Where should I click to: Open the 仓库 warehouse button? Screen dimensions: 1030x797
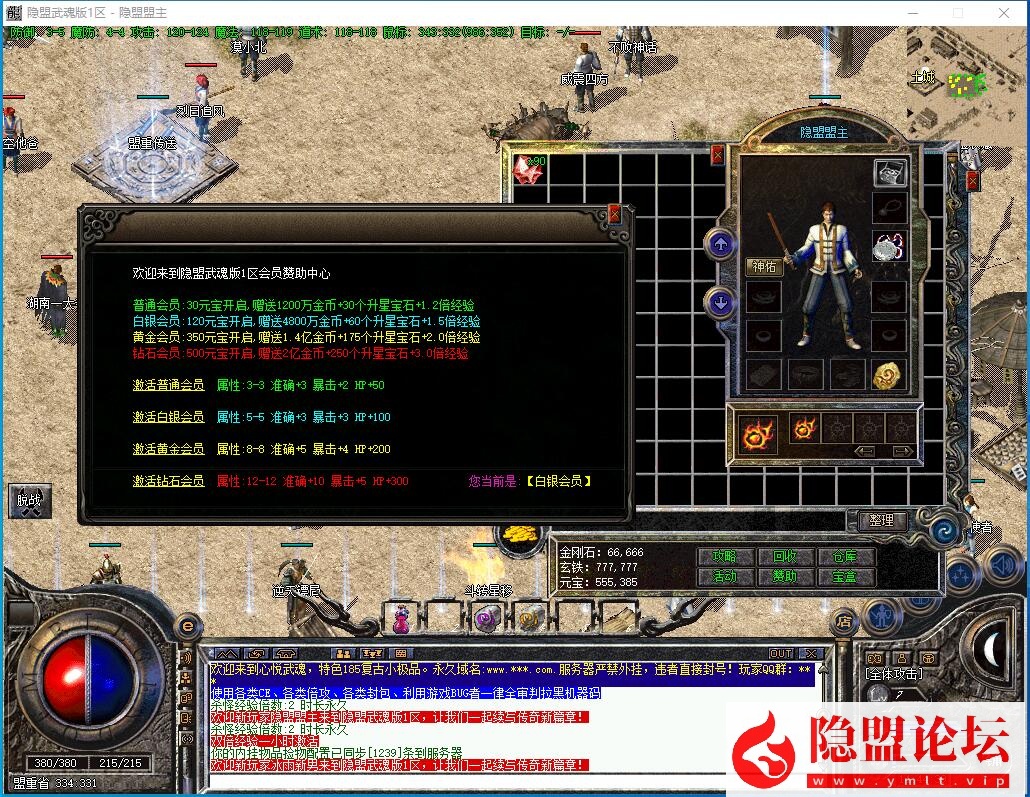(x=845, y=557)
